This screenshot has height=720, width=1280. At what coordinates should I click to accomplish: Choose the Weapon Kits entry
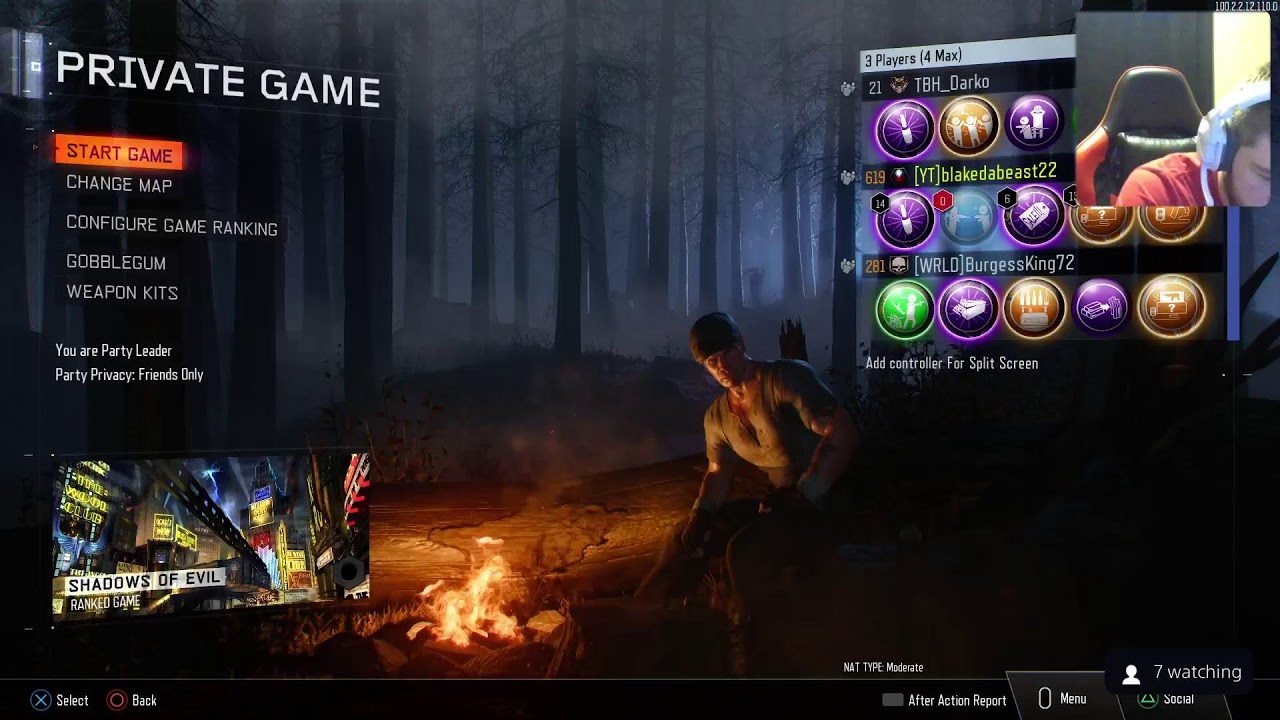pos(122,293)
